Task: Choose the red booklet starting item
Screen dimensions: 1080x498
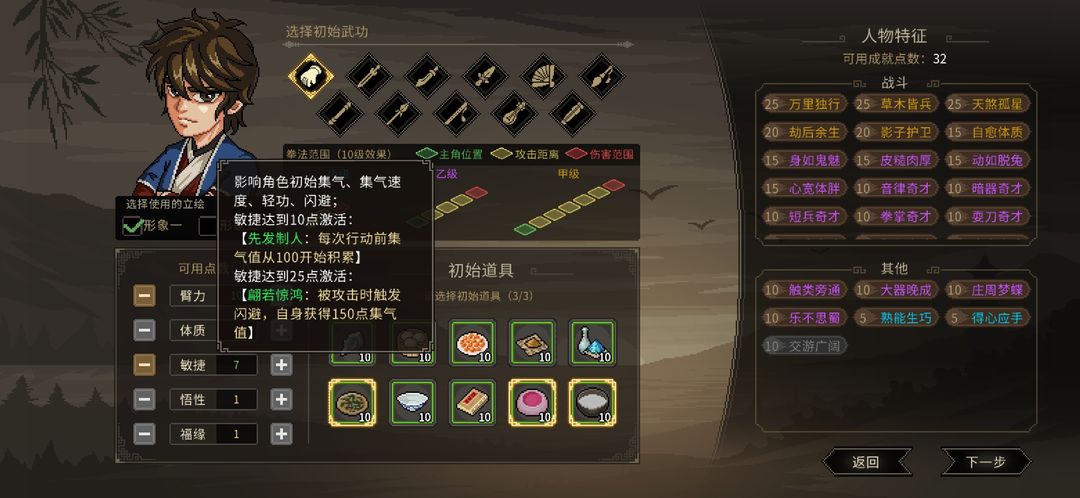Action: point(473,403)
